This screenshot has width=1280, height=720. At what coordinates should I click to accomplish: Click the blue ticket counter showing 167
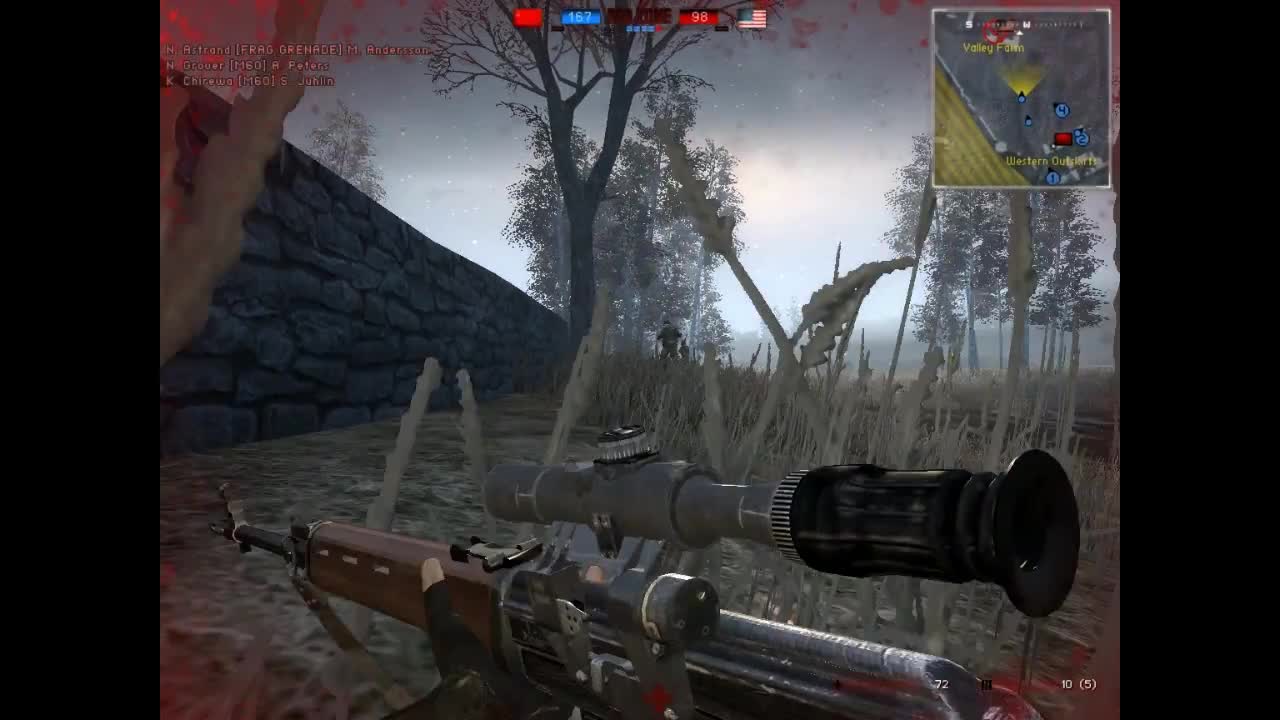coord(580,16)
